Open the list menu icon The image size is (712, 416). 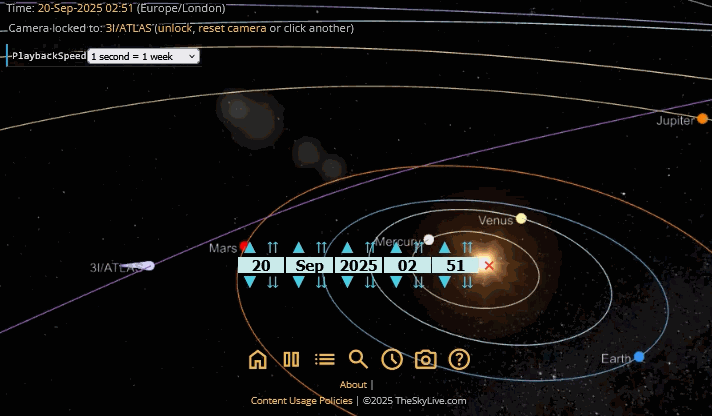click(x=325, y=360)
